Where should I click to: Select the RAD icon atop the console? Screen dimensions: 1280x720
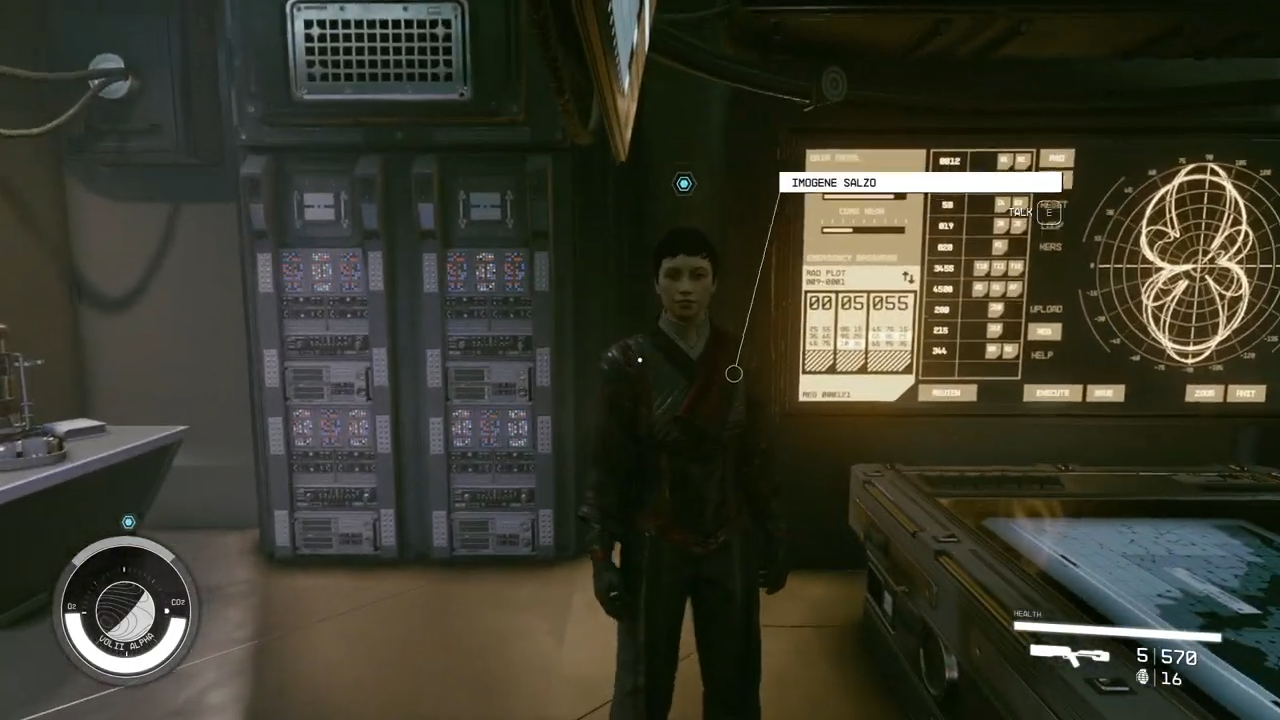(x=1056, y=158)
